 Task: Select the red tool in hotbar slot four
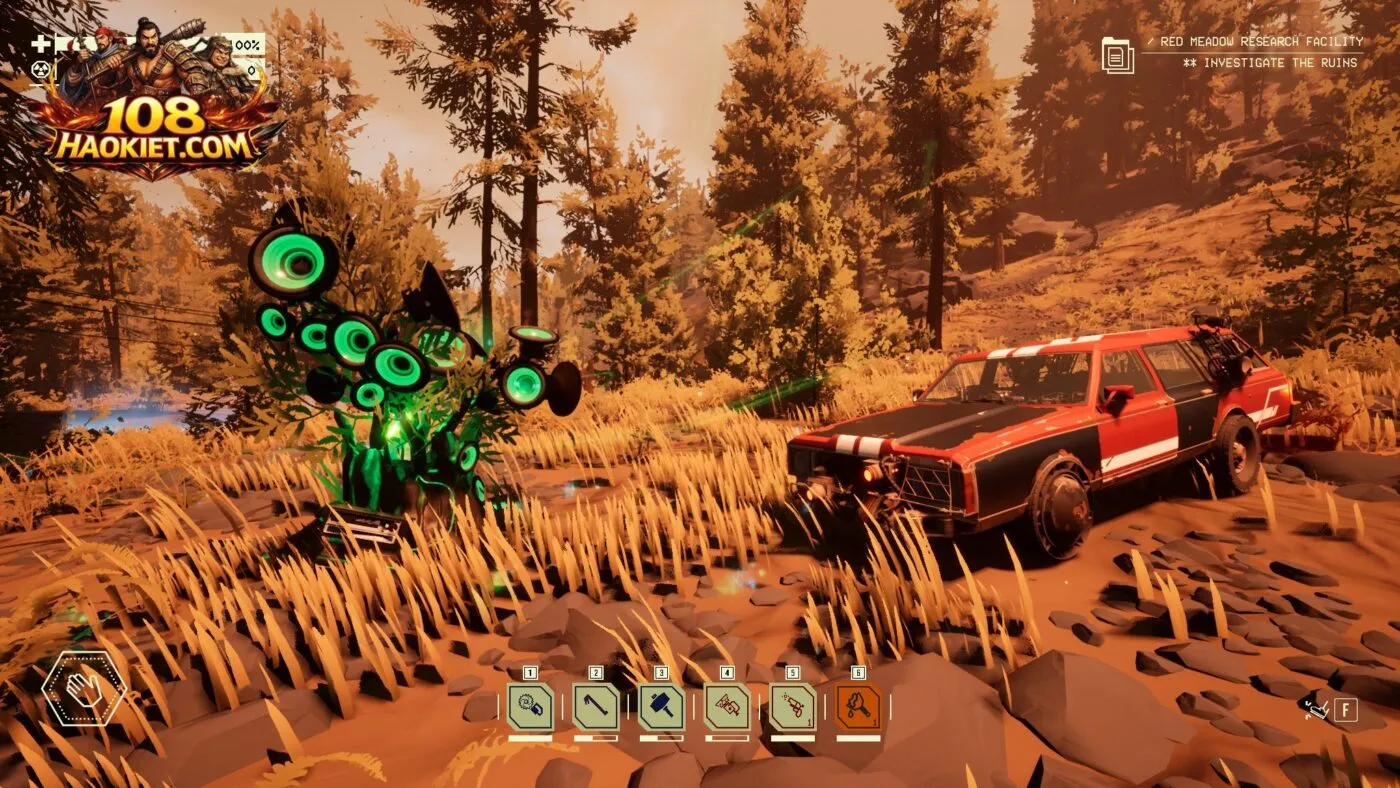727,707
